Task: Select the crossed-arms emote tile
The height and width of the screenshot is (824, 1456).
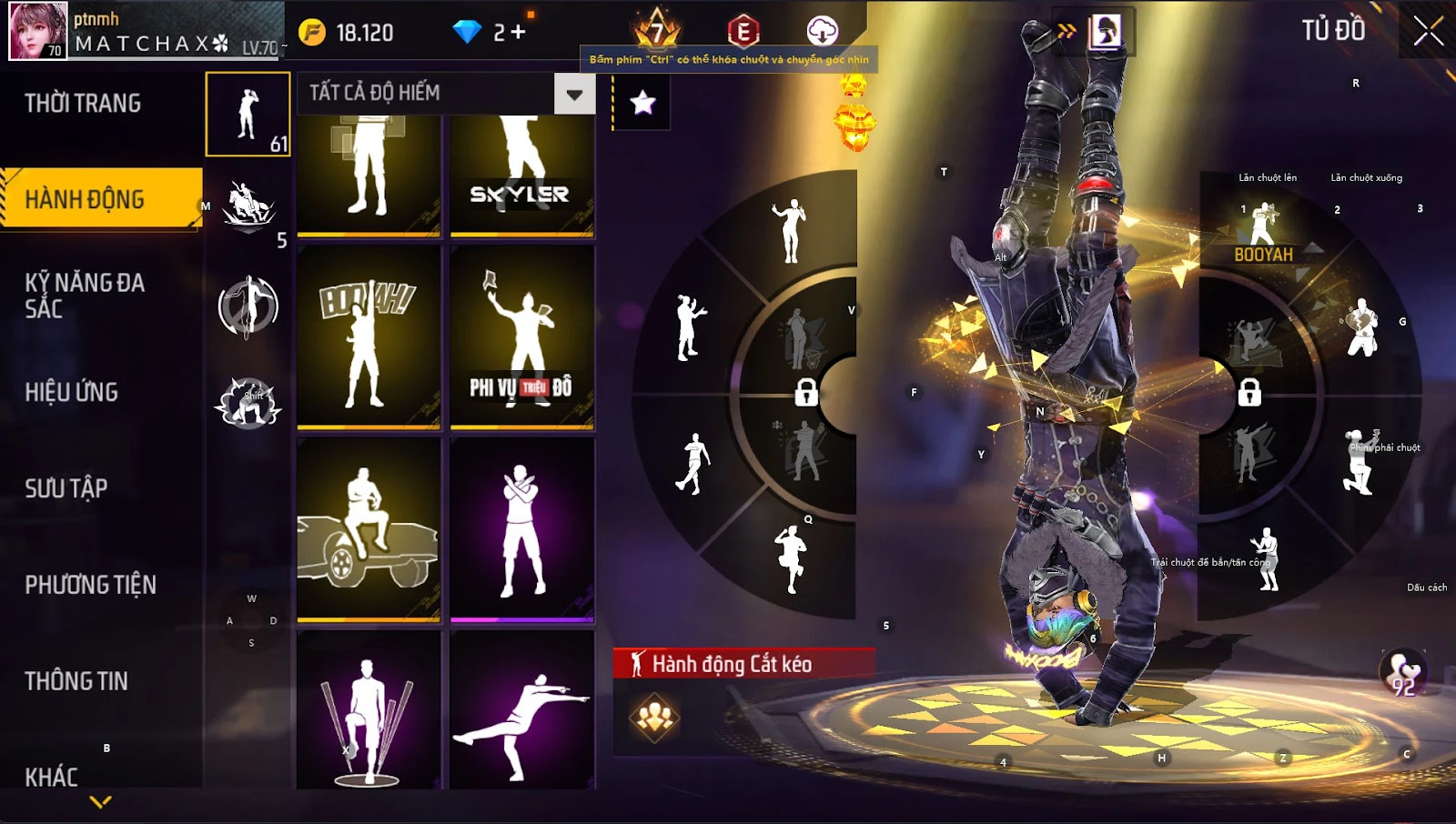Action: (x=521, y=528)
